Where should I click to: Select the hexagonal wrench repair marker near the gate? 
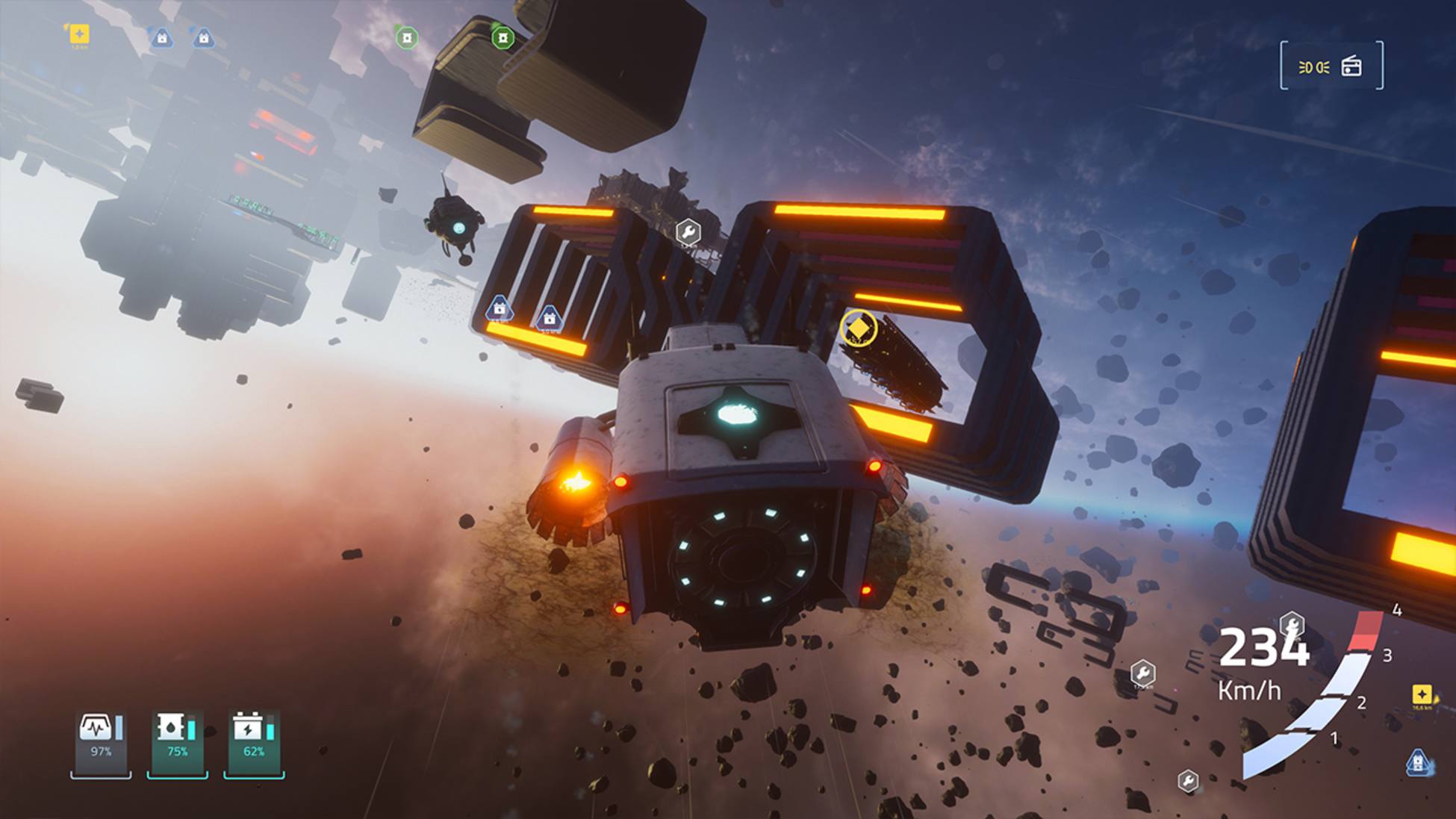tap(688, 231)
